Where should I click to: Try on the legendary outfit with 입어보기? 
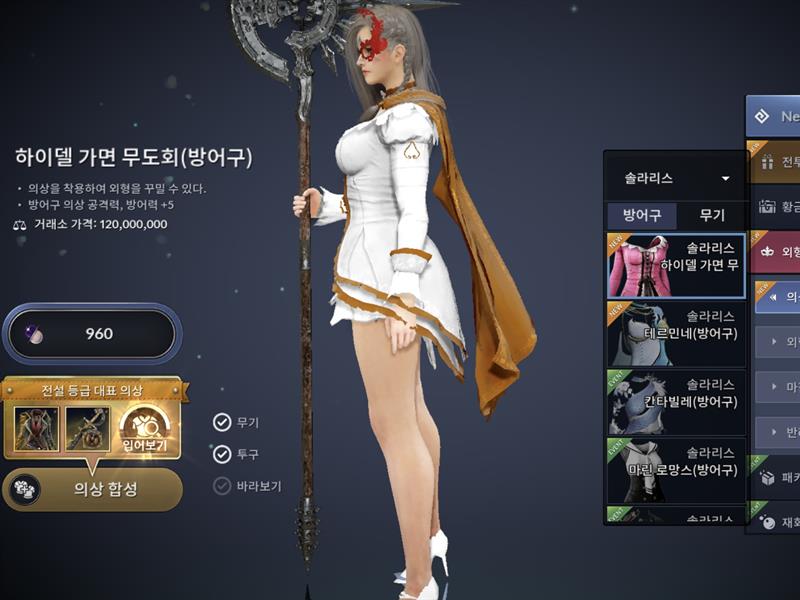coord(146,428)
